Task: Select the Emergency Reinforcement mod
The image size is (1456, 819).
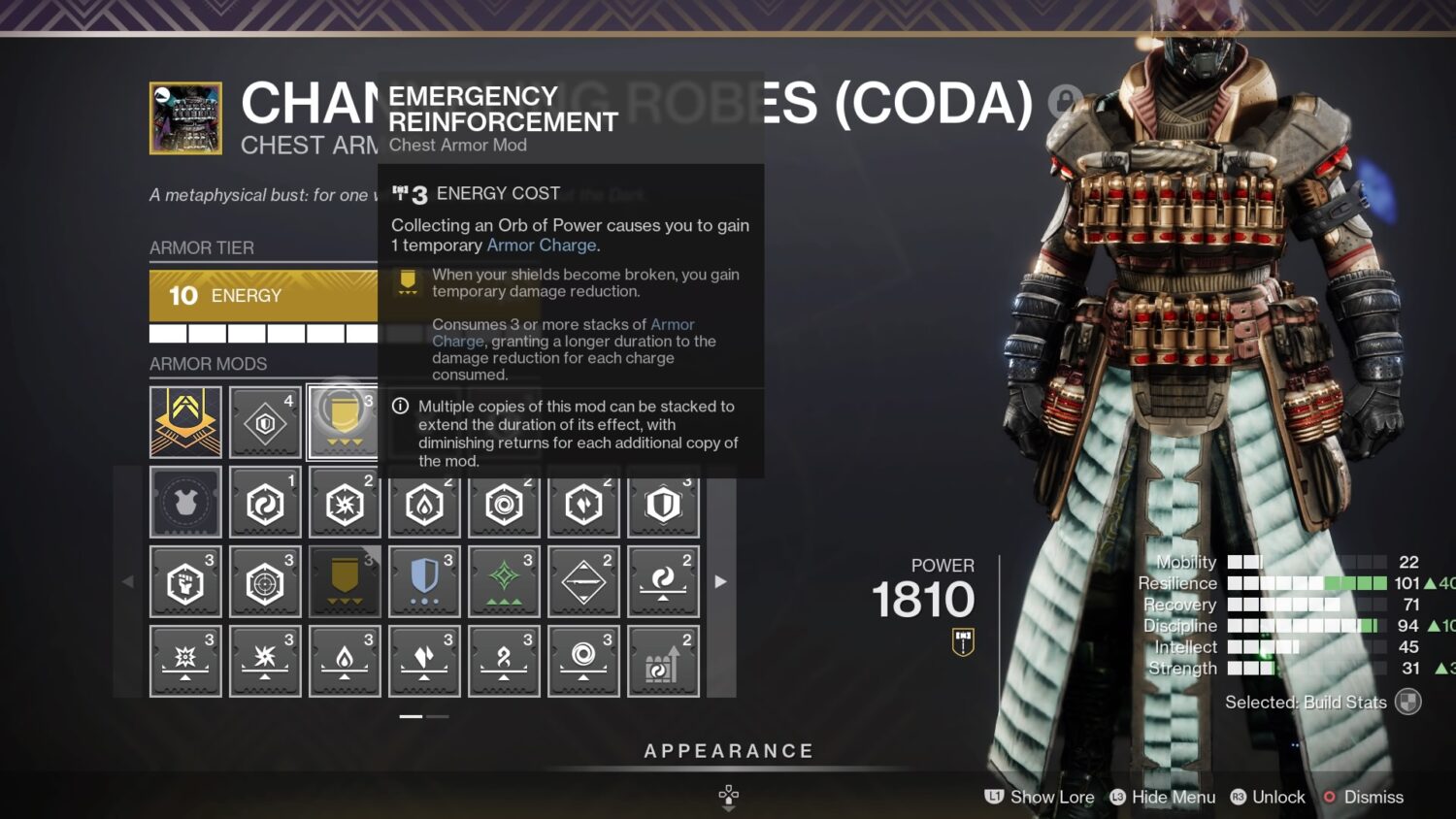Action: pyautogui.click(x=345, y=422)
